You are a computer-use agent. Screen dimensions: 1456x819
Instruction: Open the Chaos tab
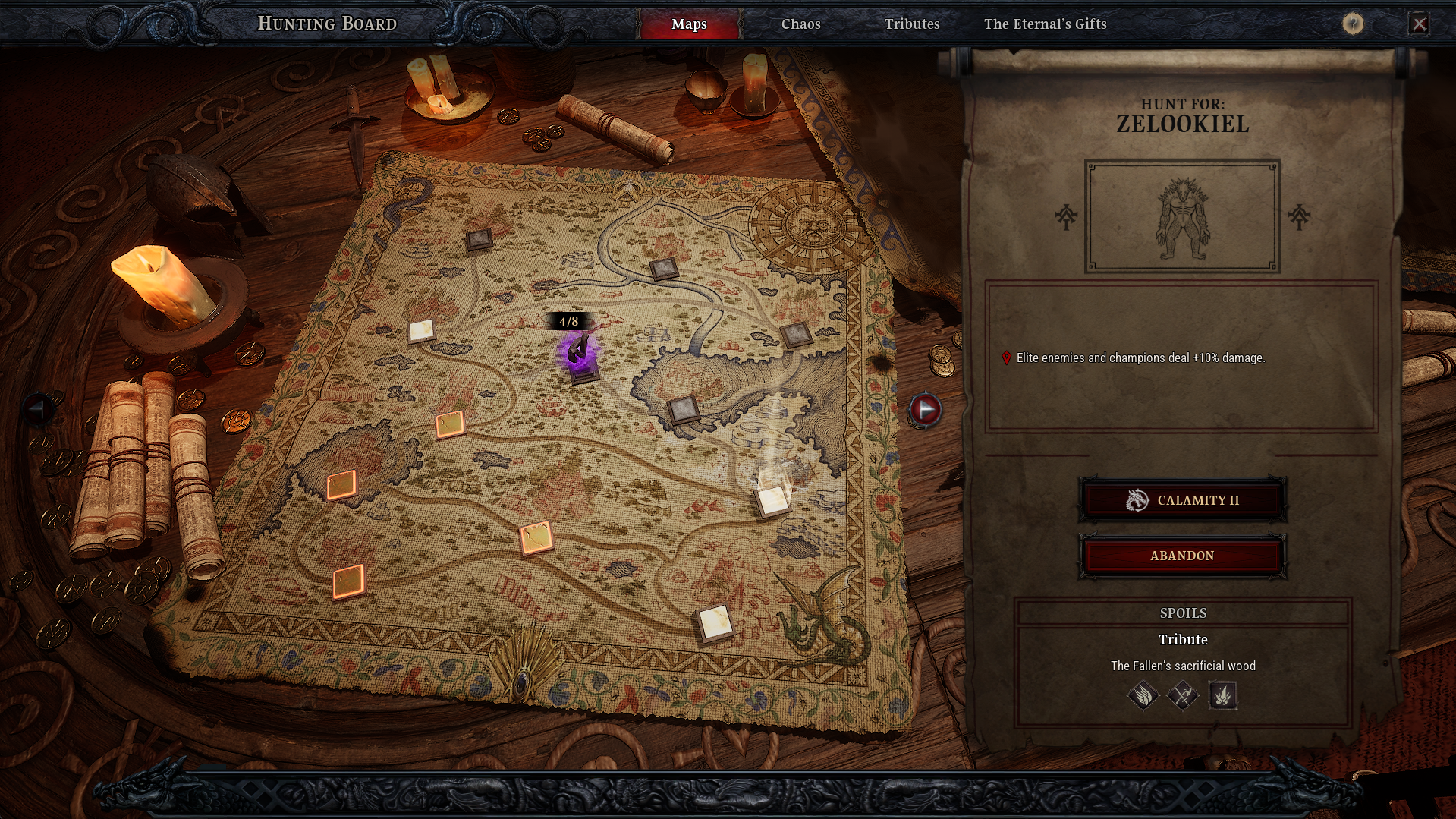tap(800, 24)
